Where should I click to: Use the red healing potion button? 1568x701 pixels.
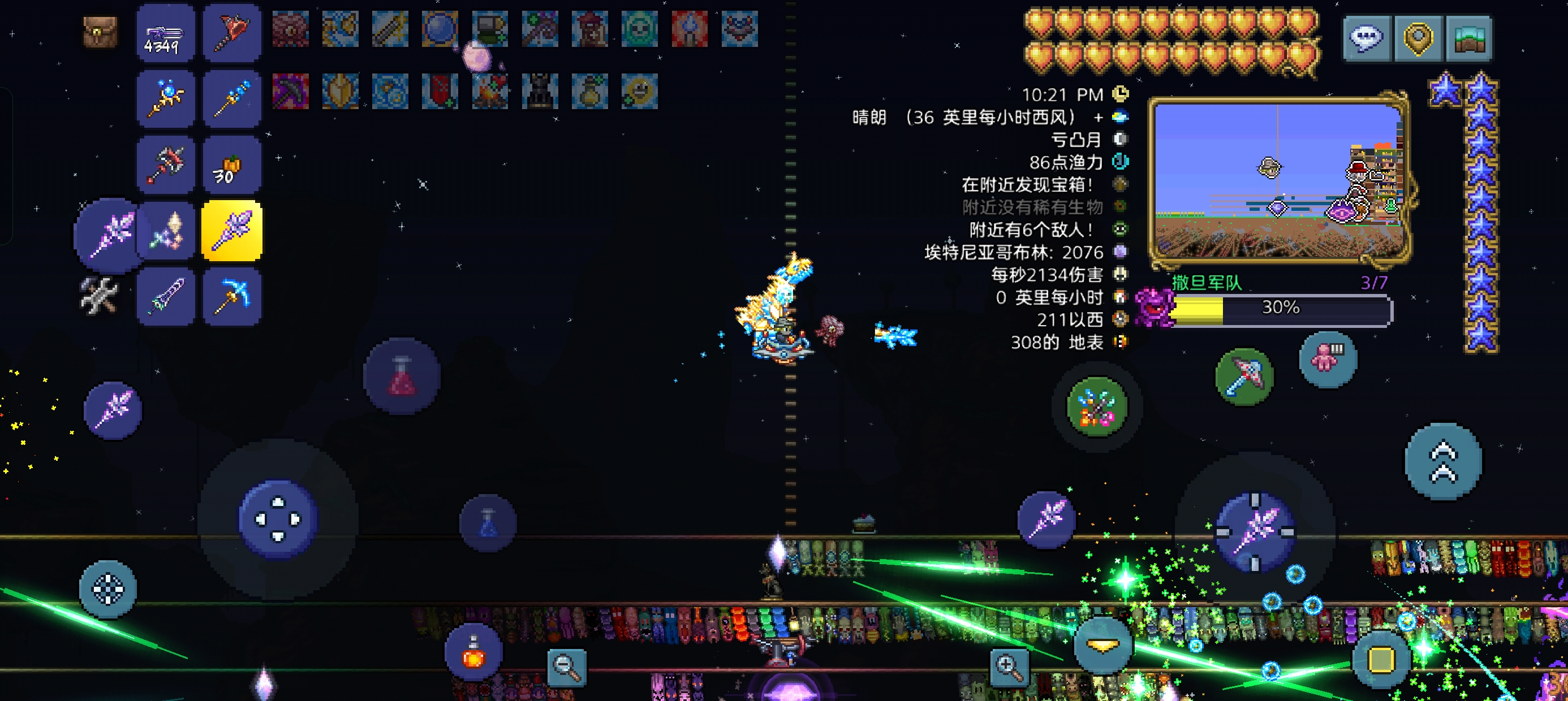click(401, 376)
